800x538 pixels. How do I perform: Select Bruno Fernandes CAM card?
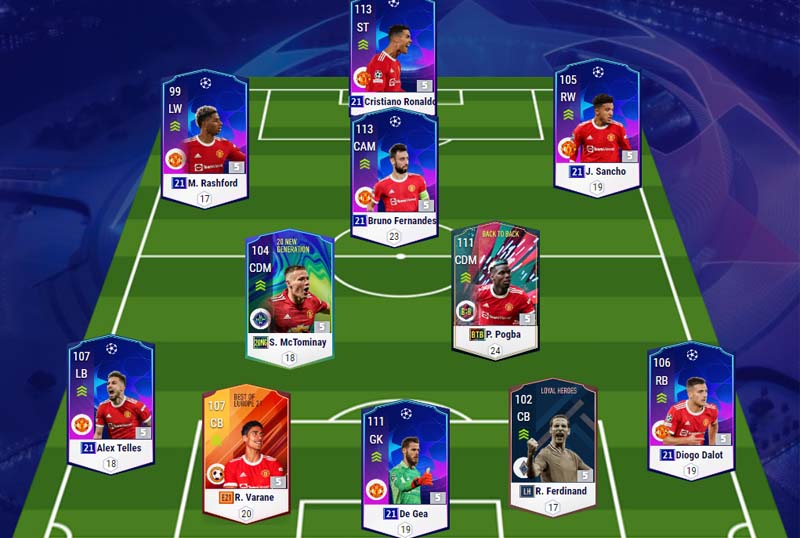[394, 175]
